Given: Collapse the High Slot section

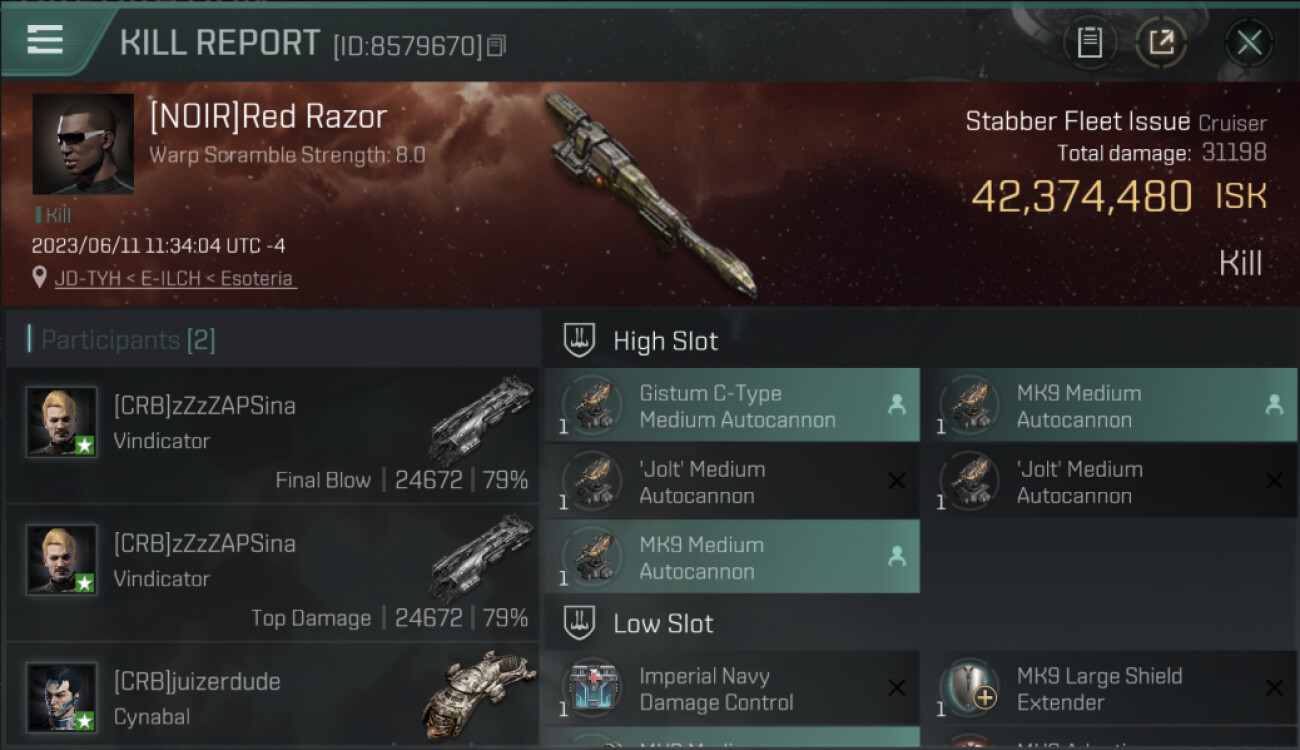Looking at the screenshot, I should tap(665, 341).
